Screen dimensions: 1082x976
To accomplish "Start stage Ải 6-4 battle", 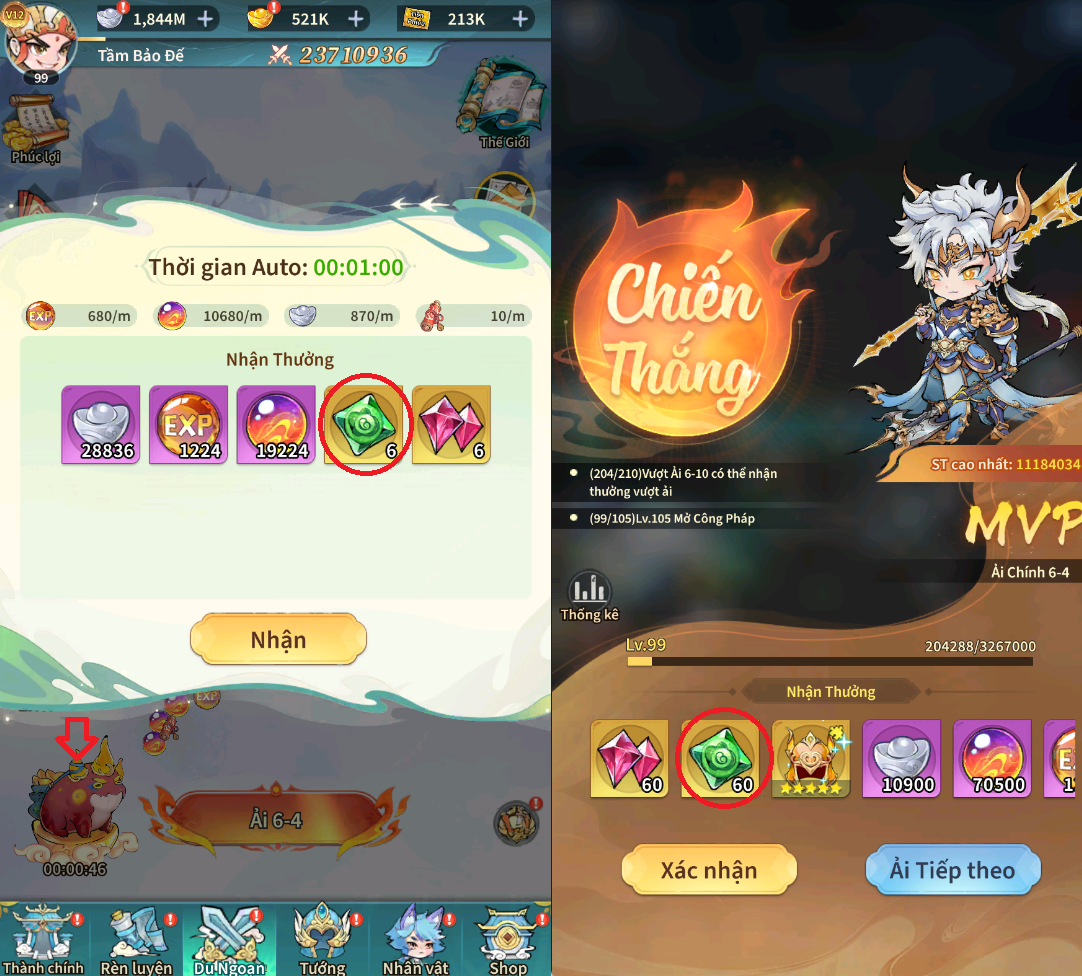I will click(275, 822).
